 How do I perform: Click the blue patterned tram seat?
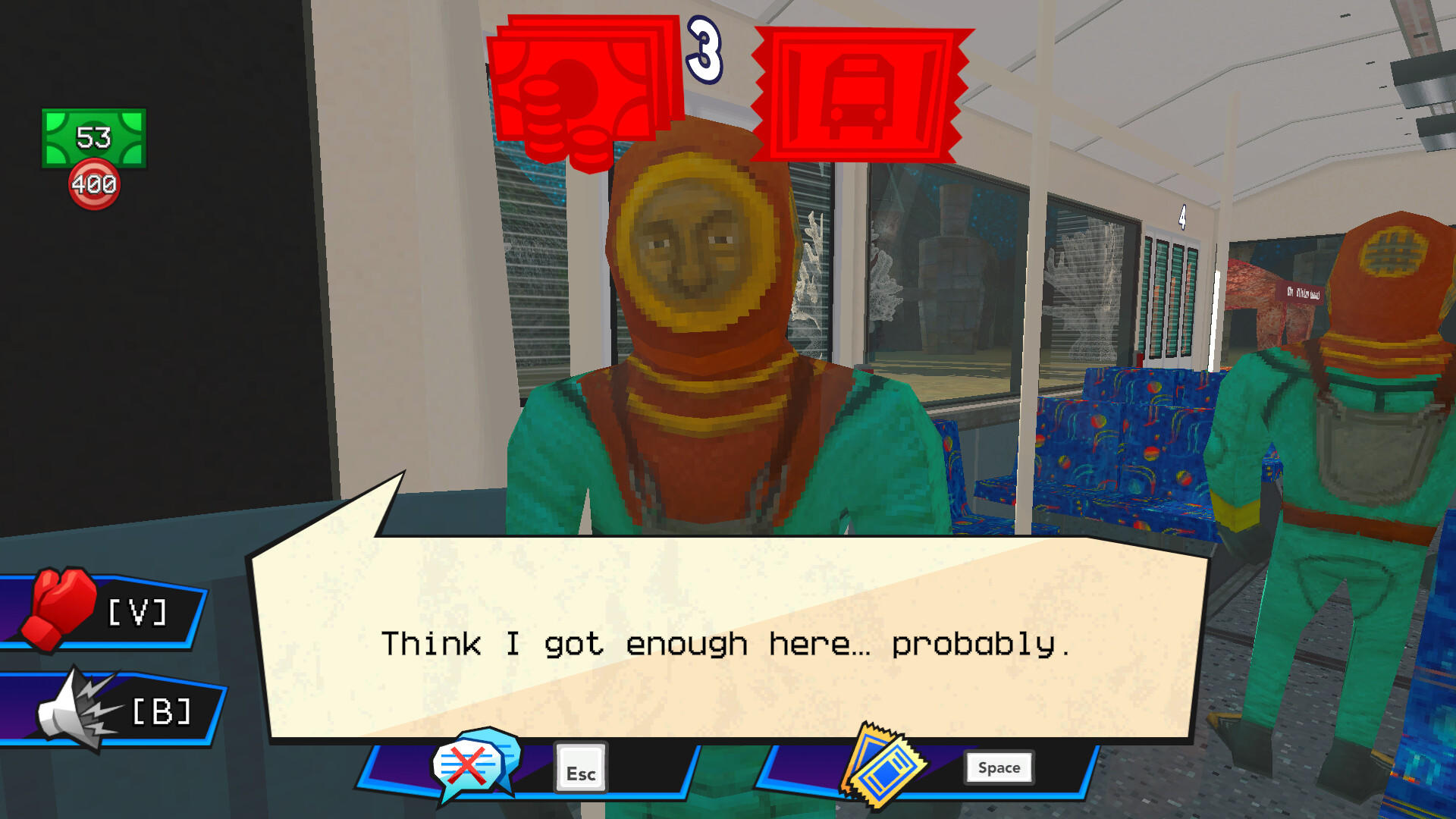point(1115,447)
